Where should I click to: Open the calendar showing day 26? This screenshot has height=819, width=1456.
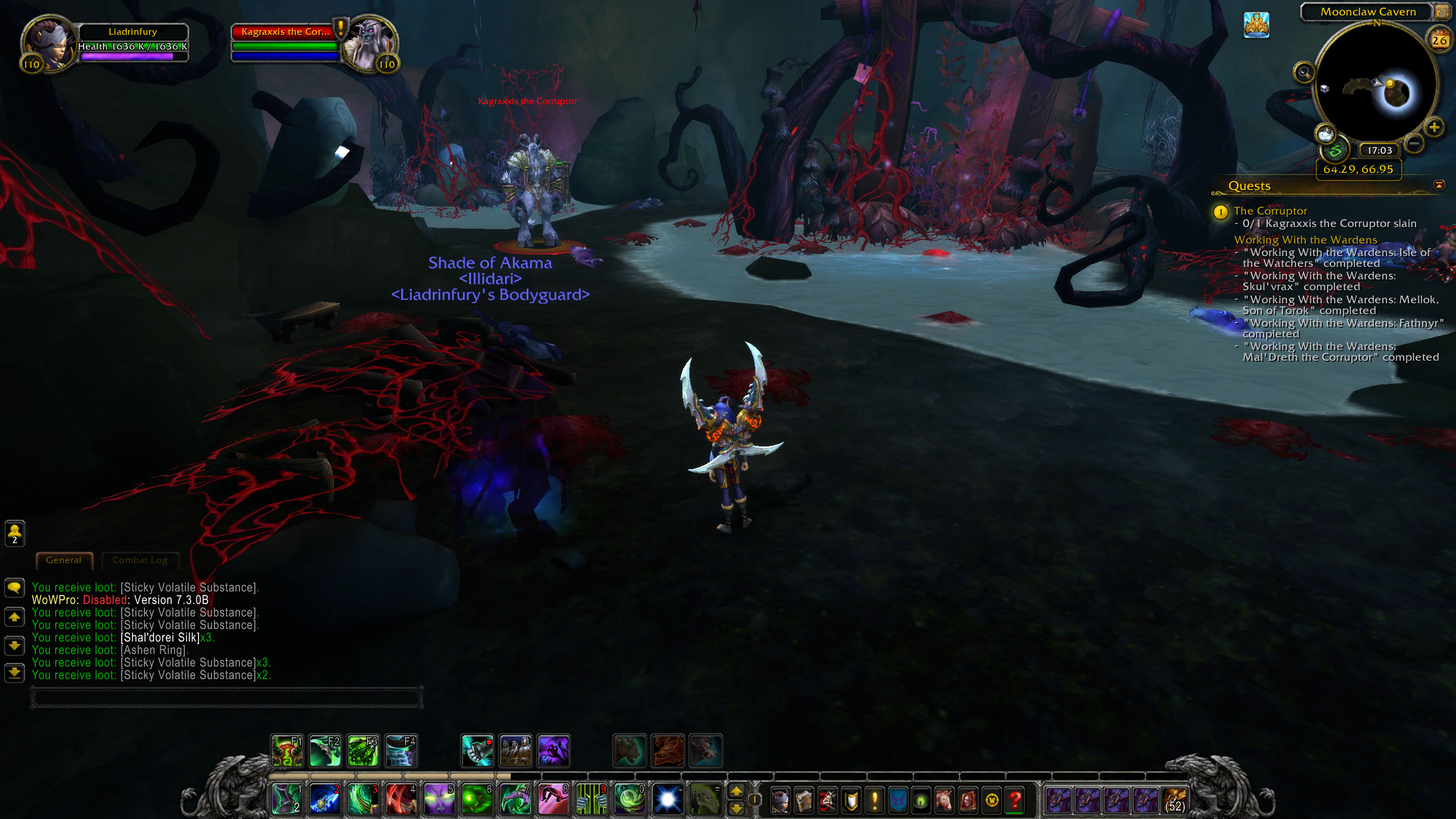pos(1439,40)
